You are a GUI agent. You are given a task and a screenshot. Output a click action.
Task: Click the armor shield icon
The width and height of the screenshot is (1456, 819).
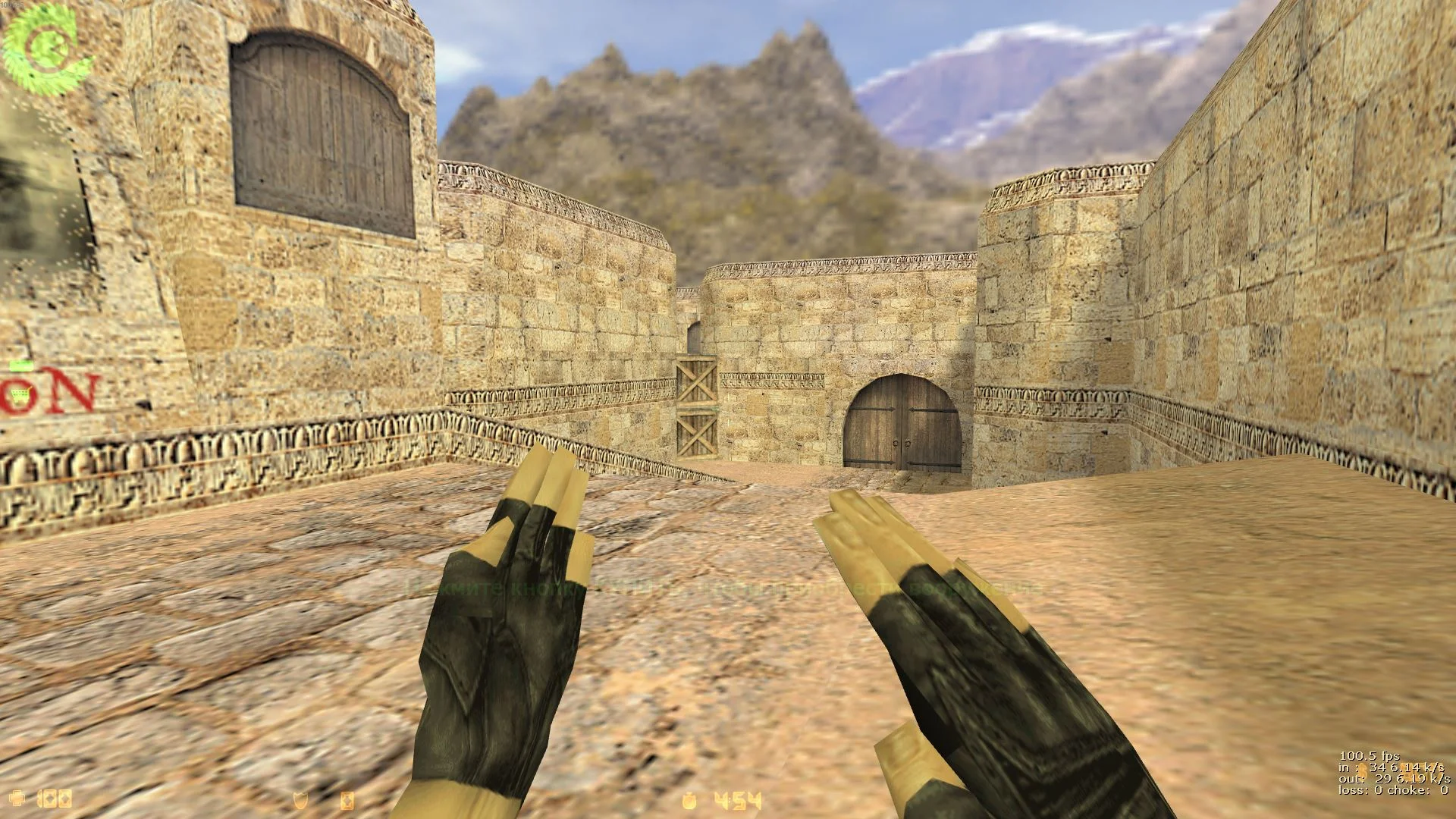[x=301, y=800]
